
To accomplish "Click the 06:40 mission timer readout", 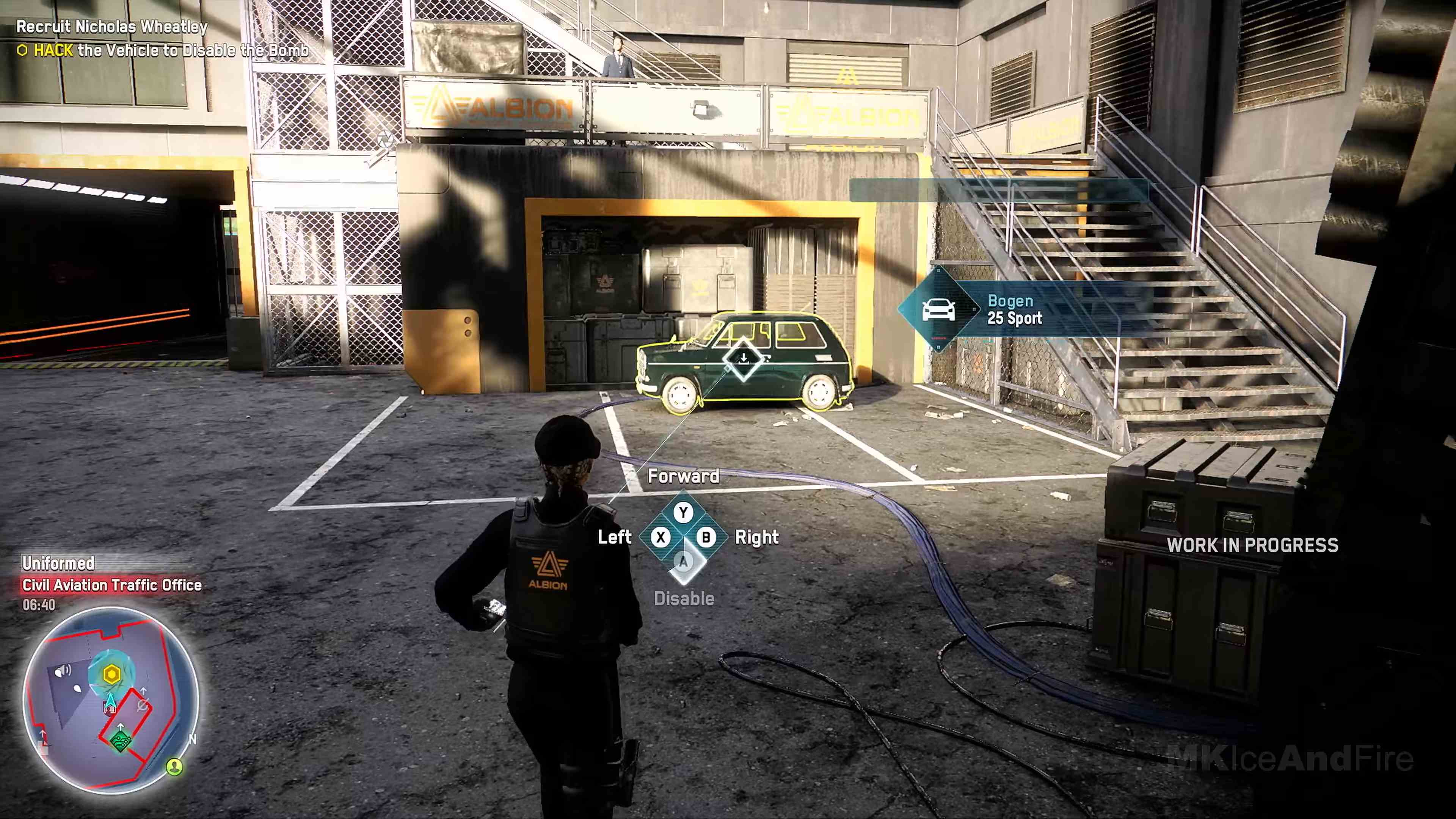I will [39, 606].
